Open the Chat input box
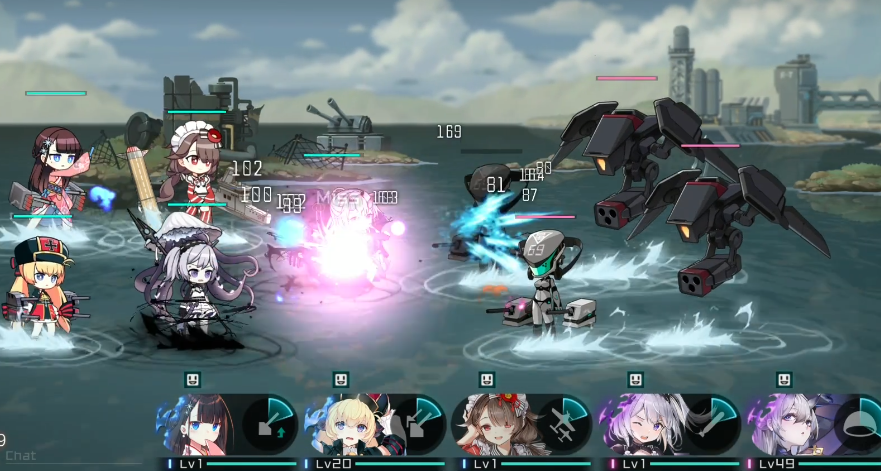Image resolution: width=881 pixels, height=471 pixels. pos(20,456)
